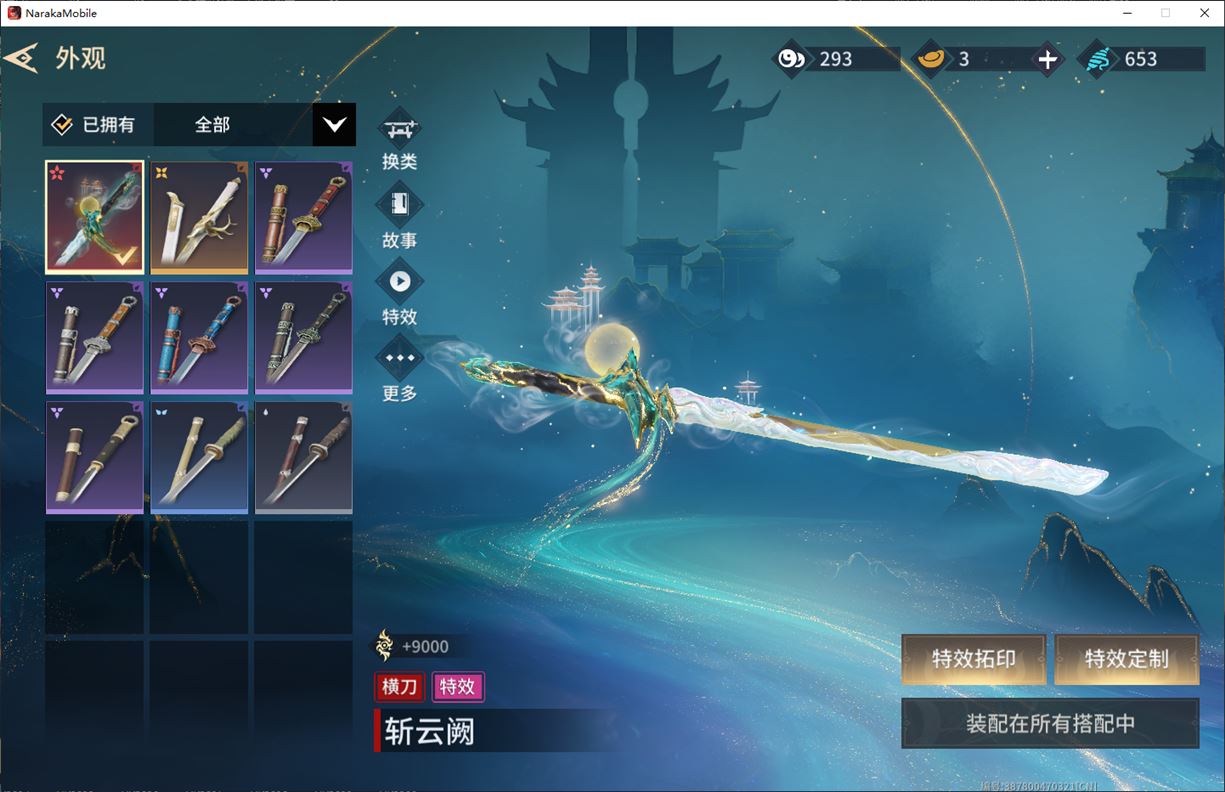Add gold currency with the plus button
This screenshot has width=1225, height=792.
coord(1047,60)
